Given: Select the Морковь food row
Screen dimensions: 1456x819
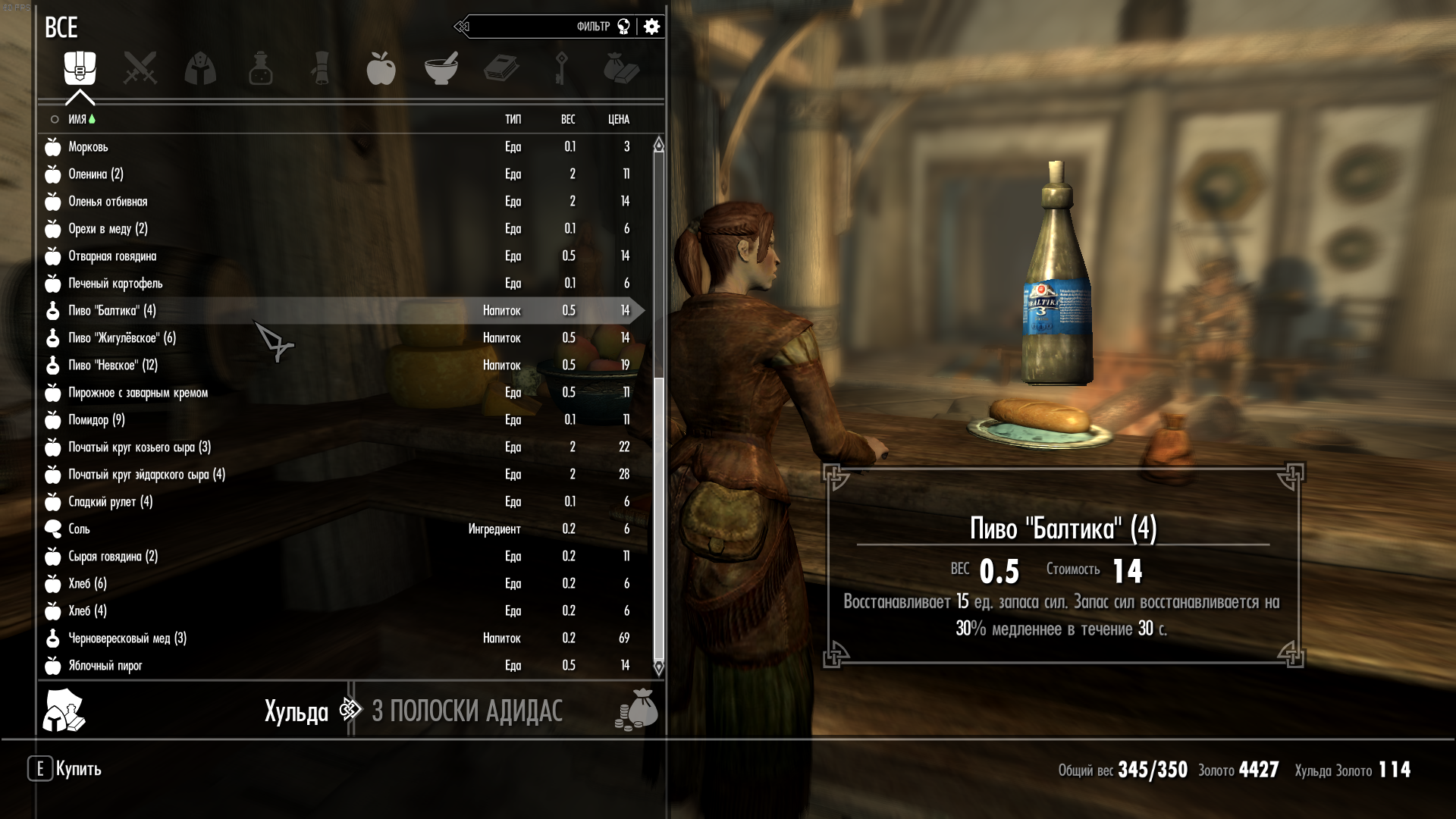Looking at the screenshot, I should 88,147.
